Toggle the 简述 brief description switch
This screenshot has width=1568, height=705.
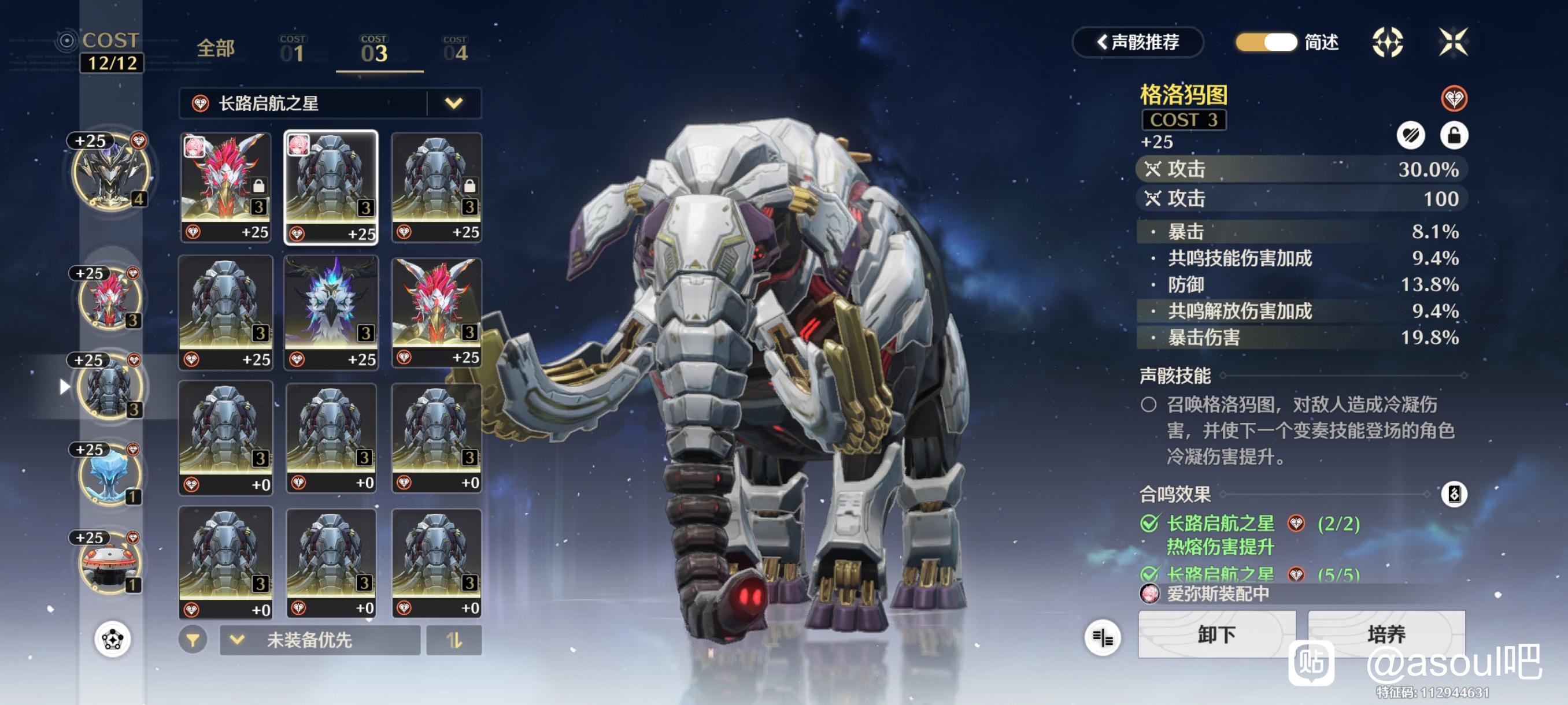(1266, 43)
